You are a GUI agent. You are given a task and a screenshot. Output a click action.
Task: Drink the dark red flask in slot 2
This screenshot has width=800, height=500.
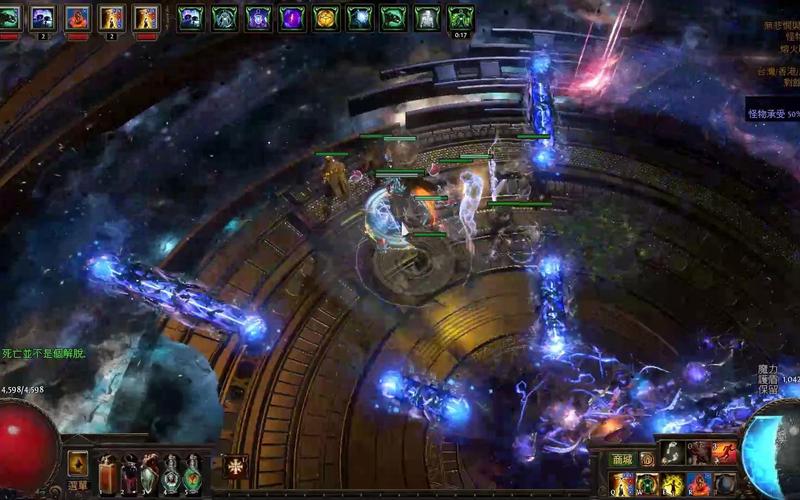[x=129, y=471]
